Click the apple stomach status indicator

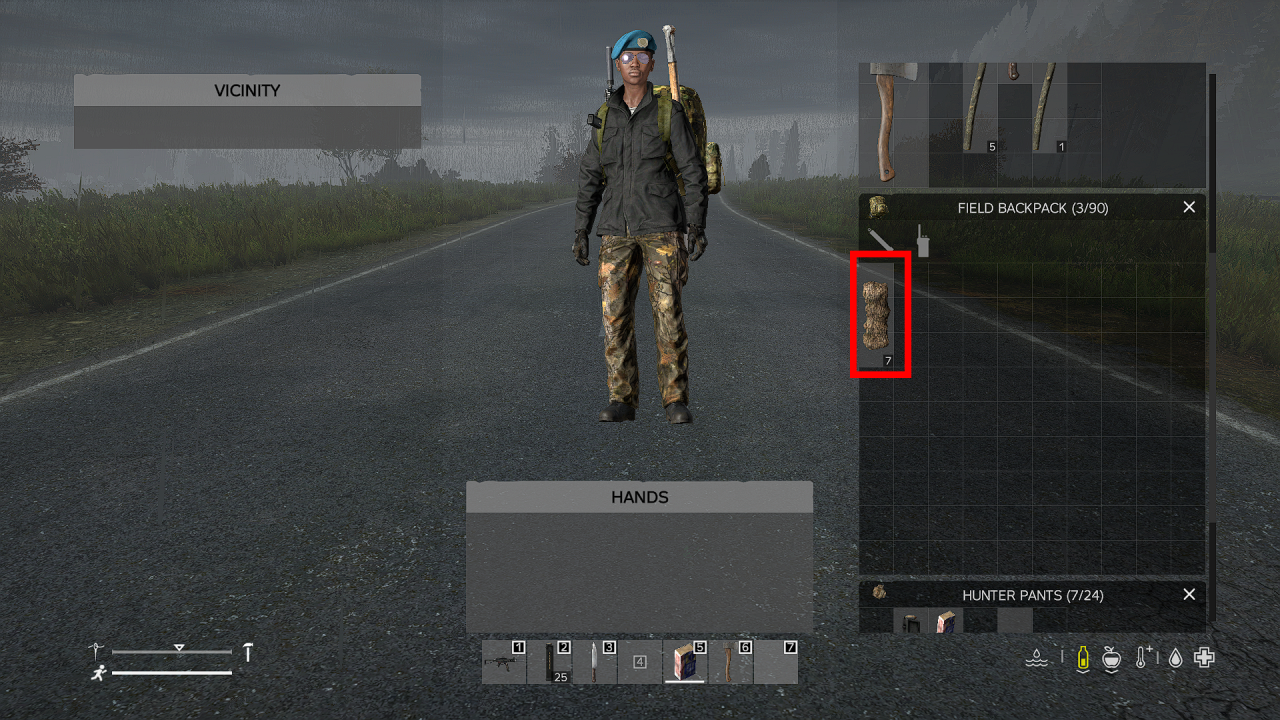coord(1111,658)
